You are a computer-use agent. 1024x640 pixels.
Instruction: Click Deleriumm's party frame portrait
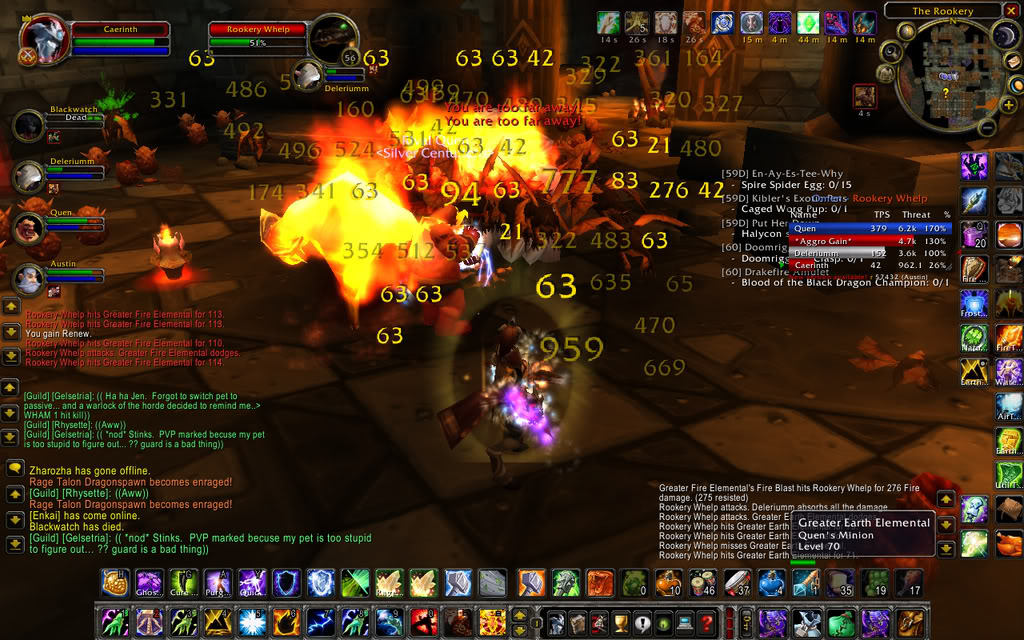28,177
